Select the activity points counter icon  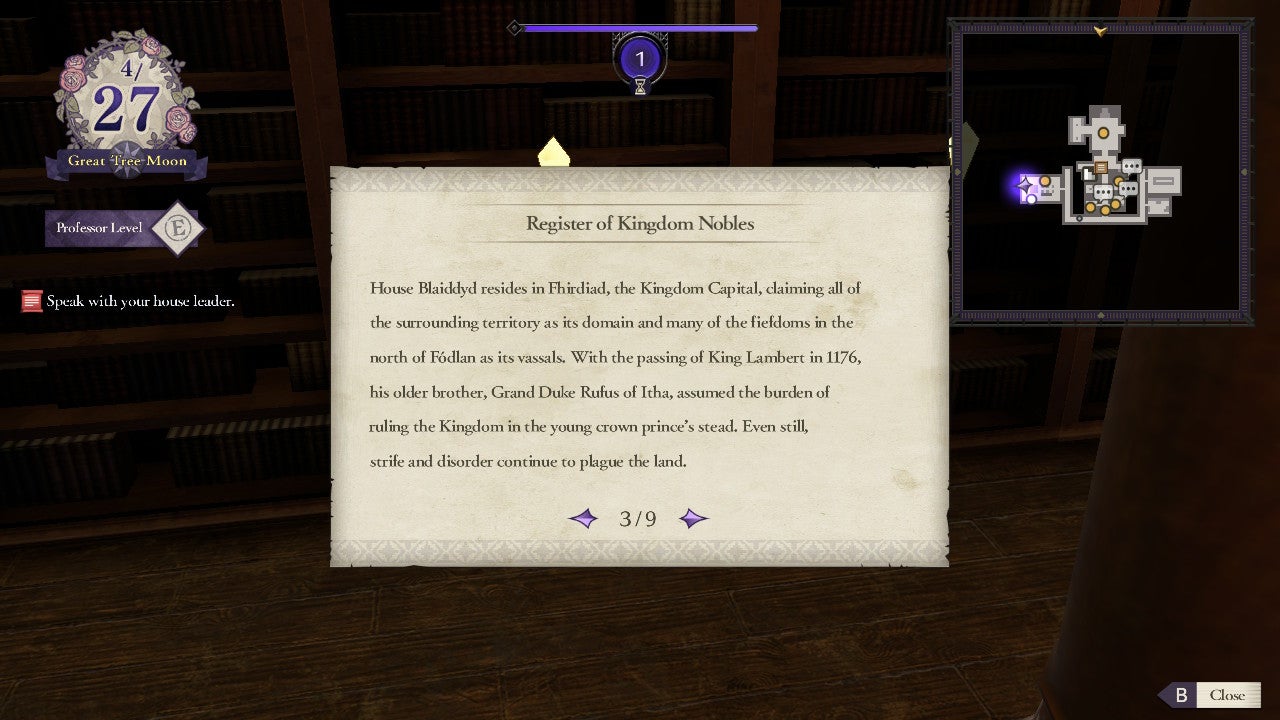[x=640, y=59]
